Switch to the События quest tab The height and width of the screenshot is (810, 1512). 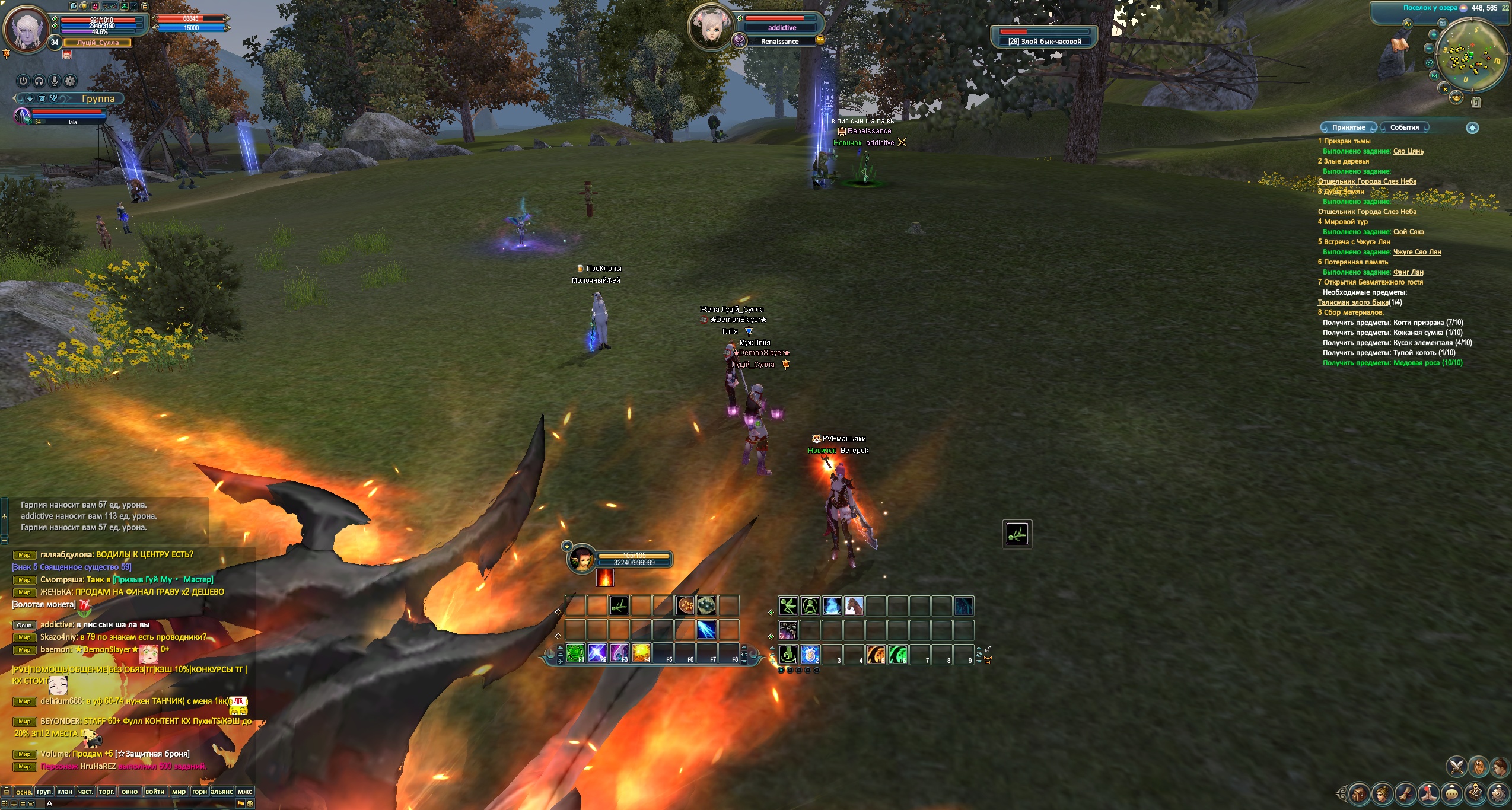1404,127
